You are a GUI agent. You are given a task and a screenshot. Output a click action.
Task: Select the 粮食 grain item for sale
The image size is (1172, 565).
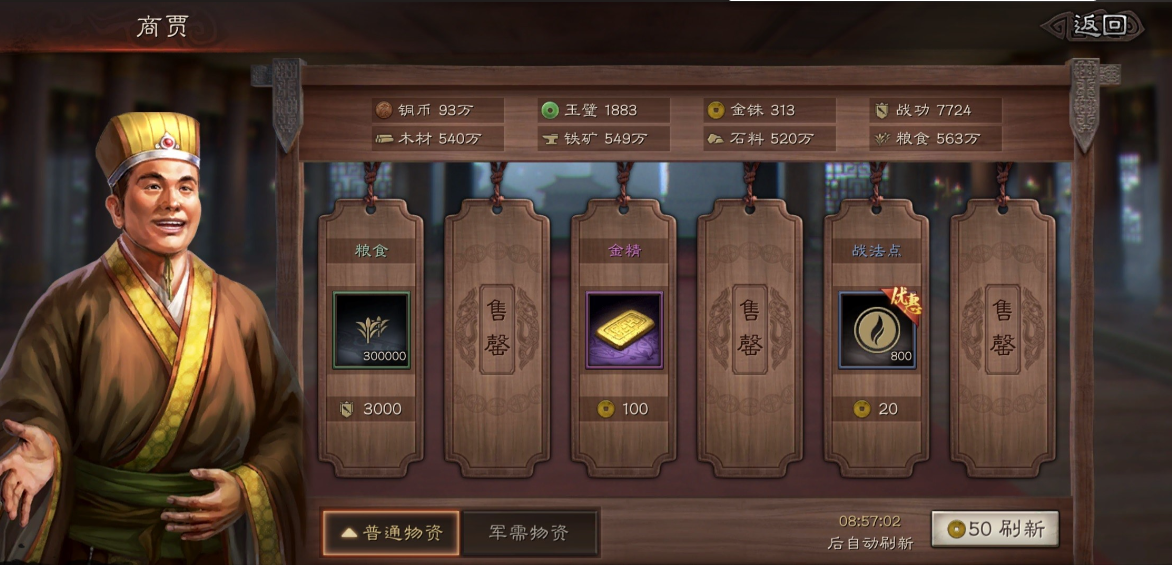pyautogui.click(x=371, y=330)
